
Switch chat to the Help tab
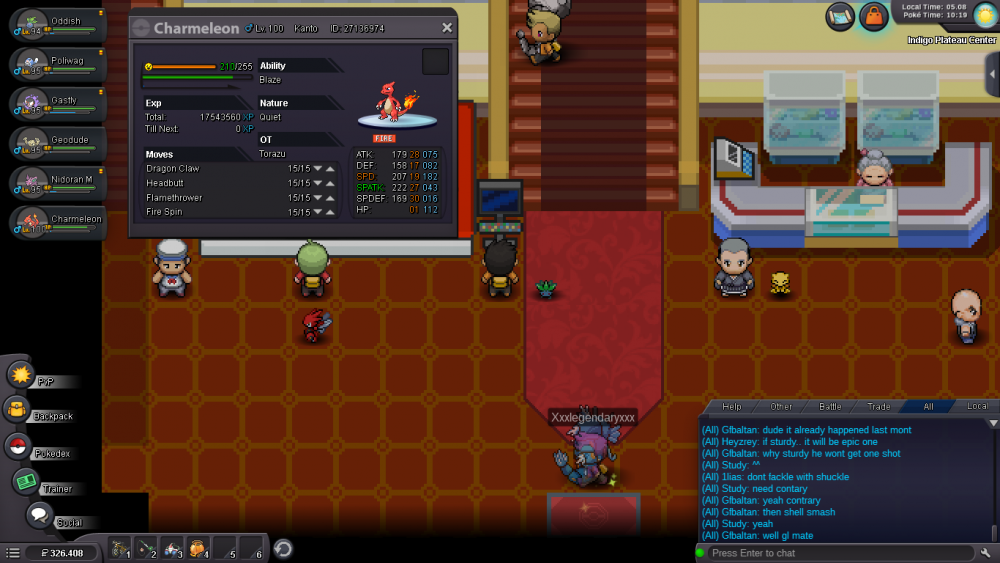(732, 407)
